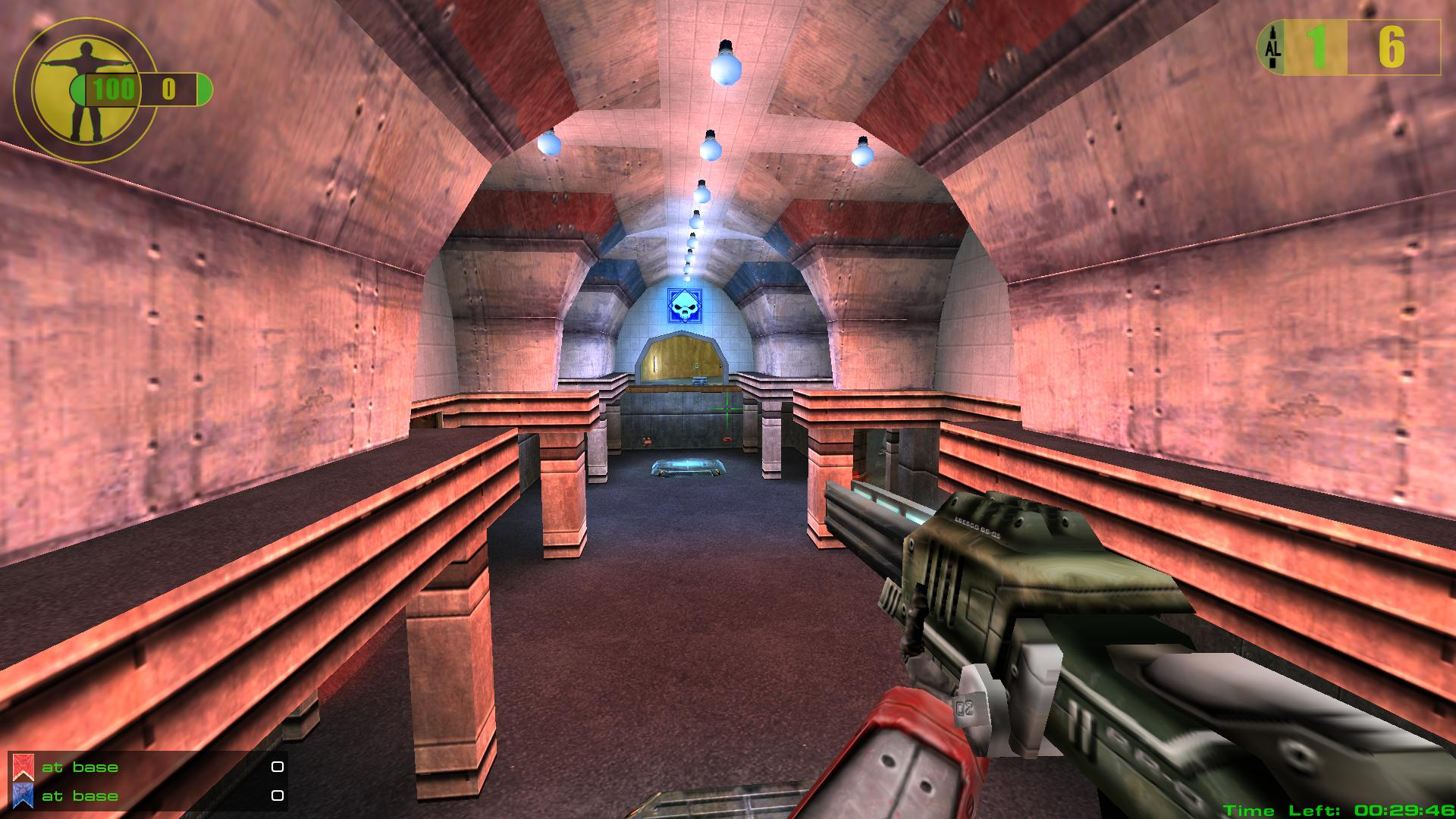
Task: Click the red team flag icon
Action: (x=23, y=767)
